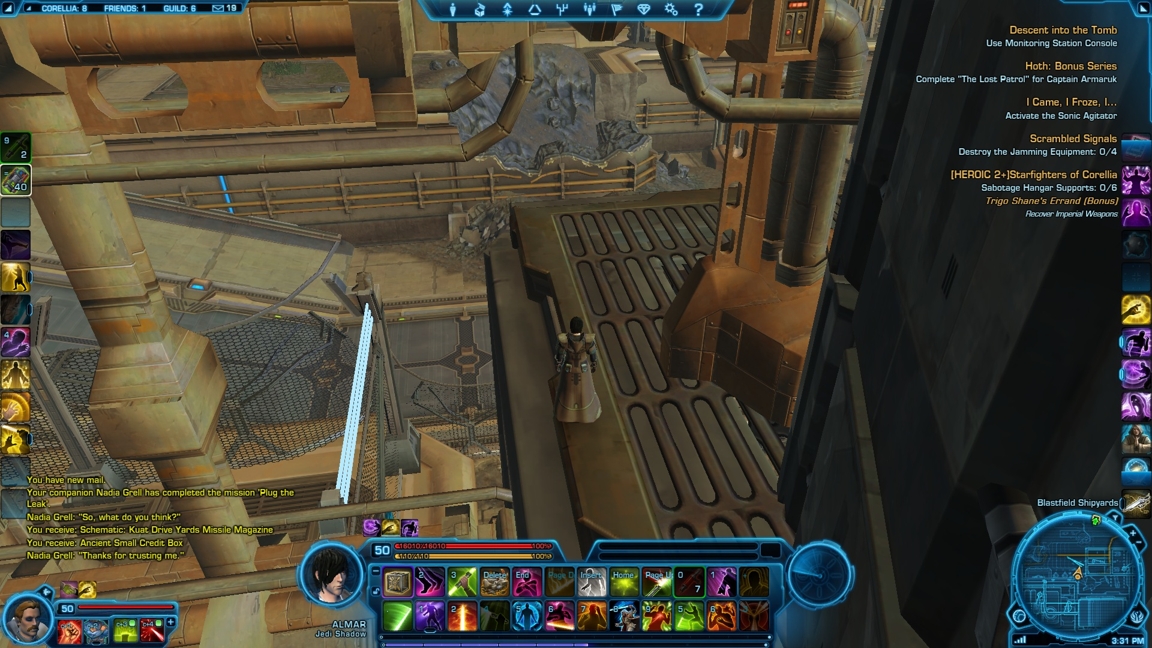Click the question mark help icon

tap(698, 9)
